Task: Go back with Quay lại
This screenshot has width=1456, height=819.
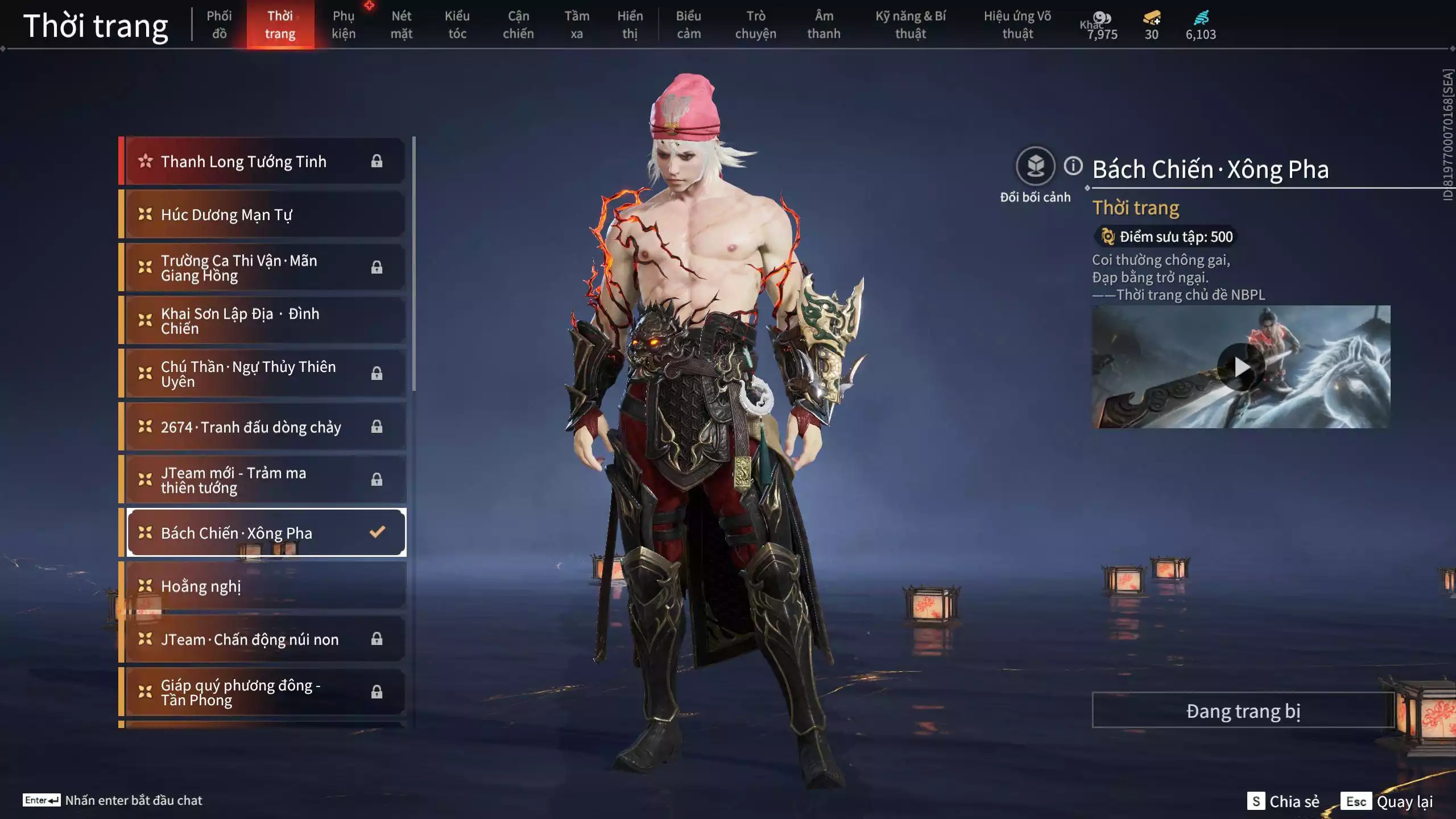Action: [x=1388, y=801]
